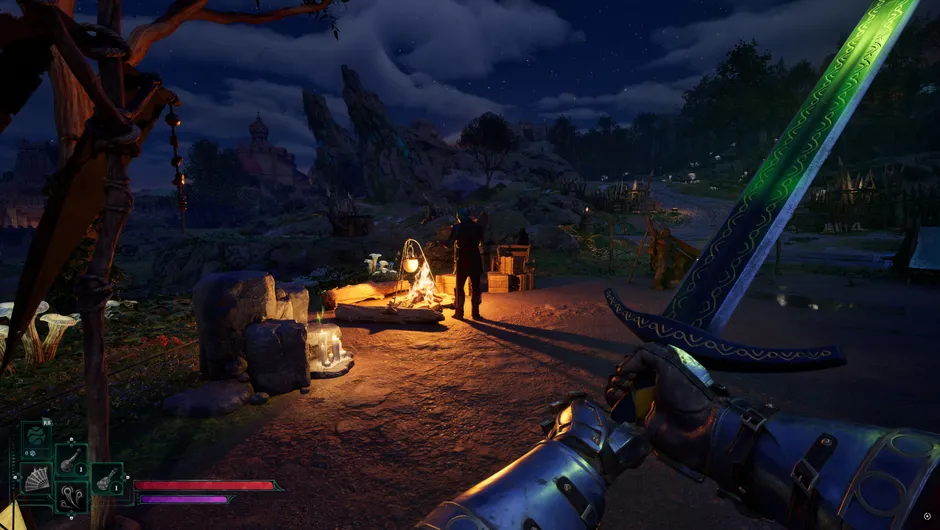Viewport: 940px width, 530px height.
Task: Click the autosave indicator icon
Action: (x=926, y=516)
